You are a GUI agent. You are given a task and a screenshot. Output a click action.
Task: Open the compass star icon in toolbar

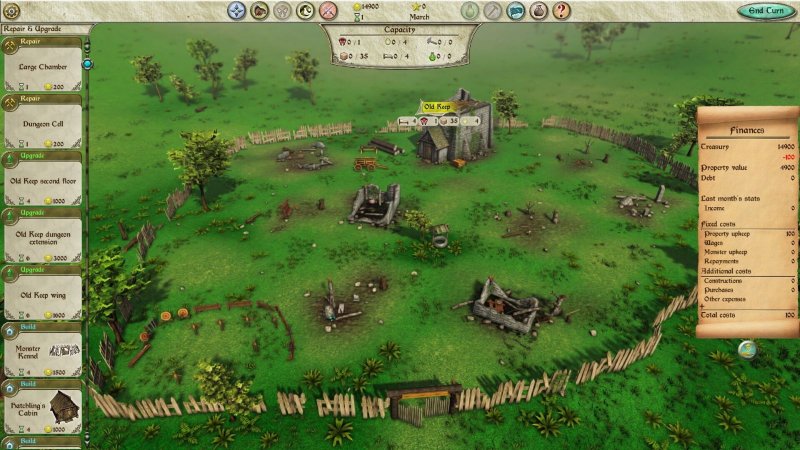click(x=236, y=11)
